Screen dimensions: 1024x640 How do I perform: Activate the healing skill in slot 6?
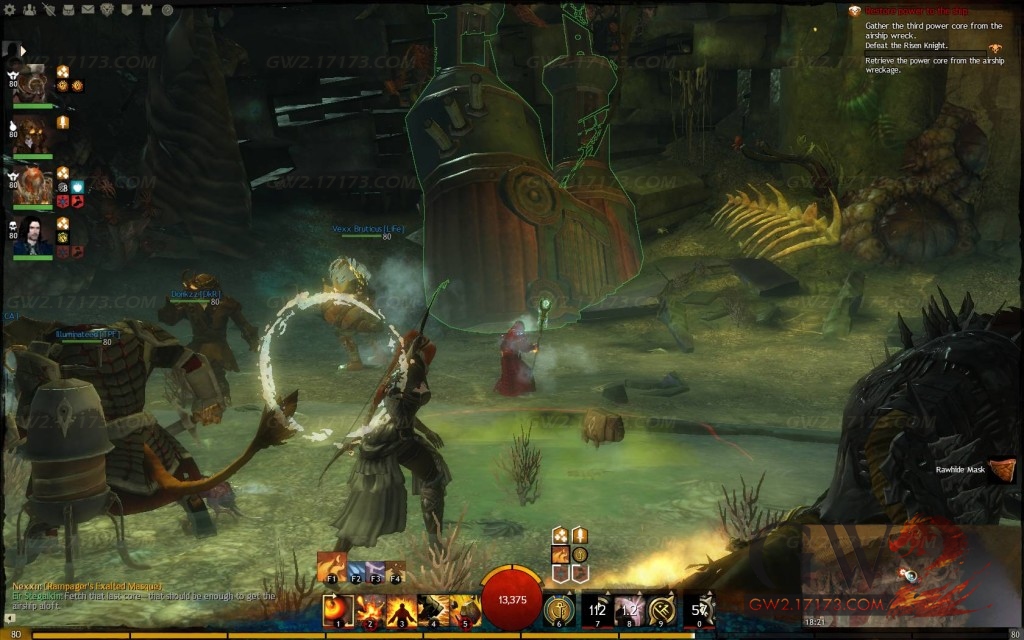pos(559,609)
